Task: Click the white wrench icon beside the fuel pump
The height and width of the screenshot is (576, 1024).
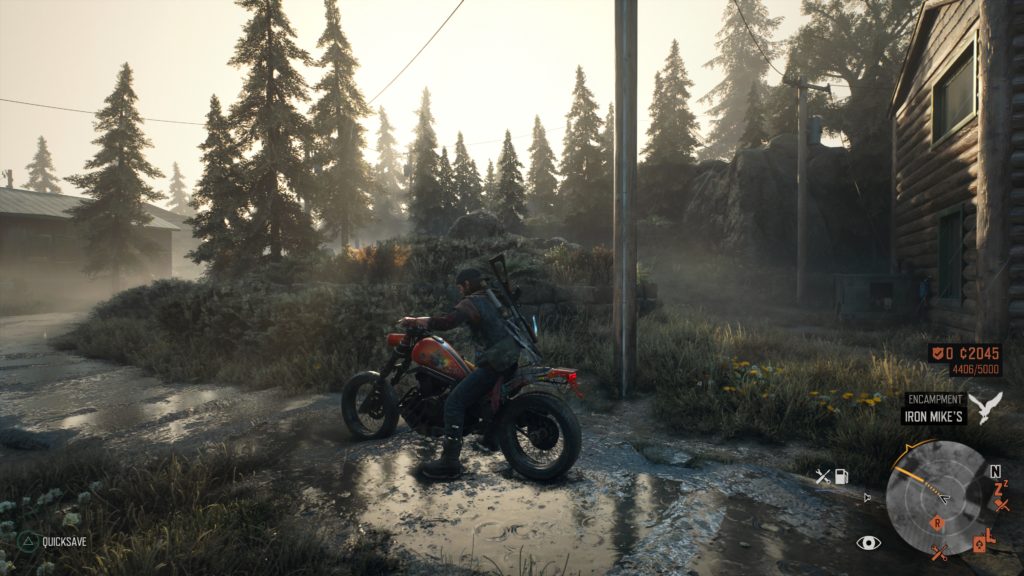Action: pos(822,477)
